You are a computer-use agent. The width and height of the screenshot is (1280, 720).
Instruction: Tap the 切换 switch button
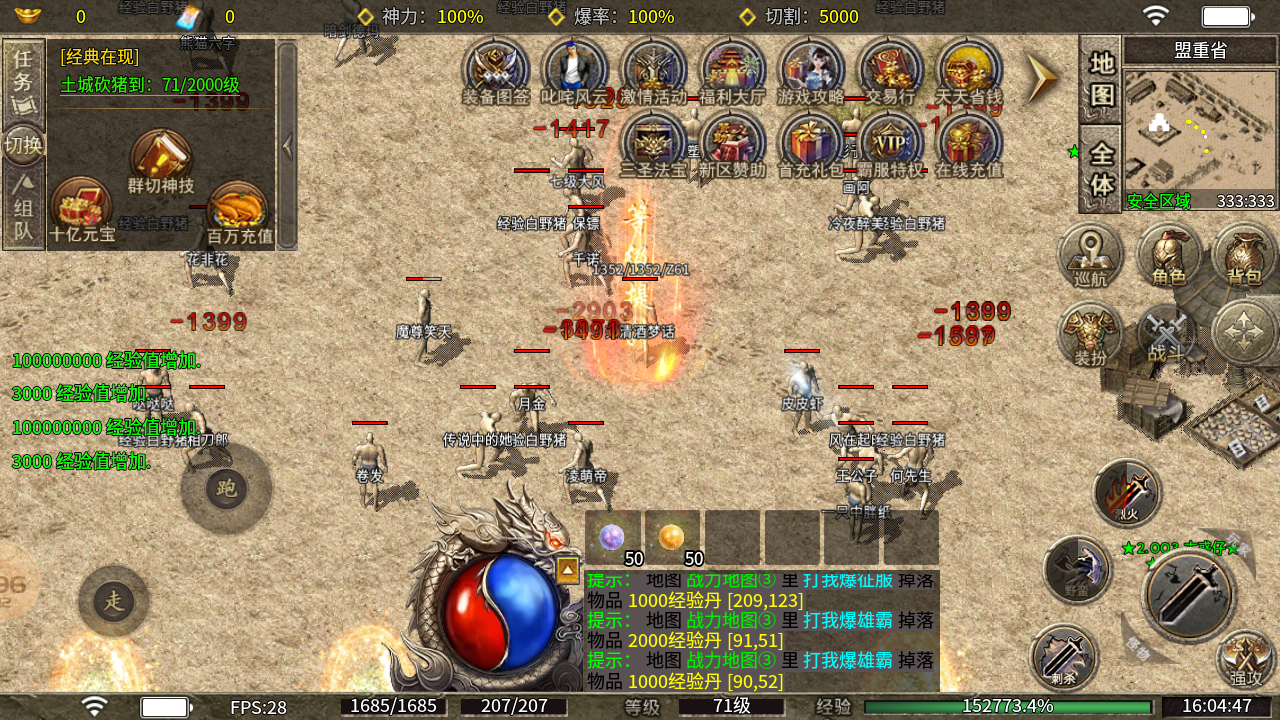pyautogui.click(x=23, y=145)
